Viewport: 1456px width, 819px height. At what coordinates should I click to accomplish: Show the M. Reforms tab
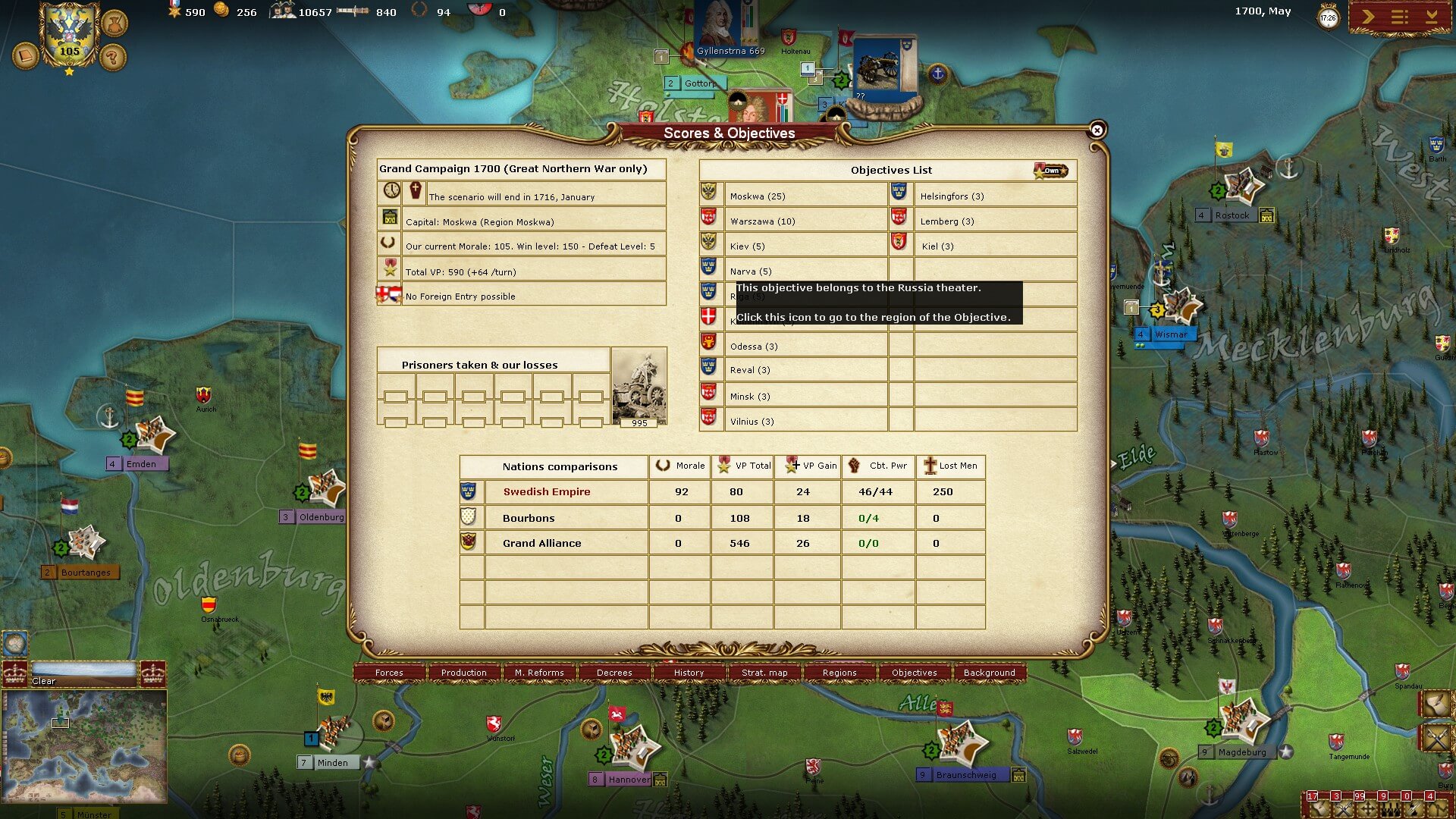tap(539, 673)
